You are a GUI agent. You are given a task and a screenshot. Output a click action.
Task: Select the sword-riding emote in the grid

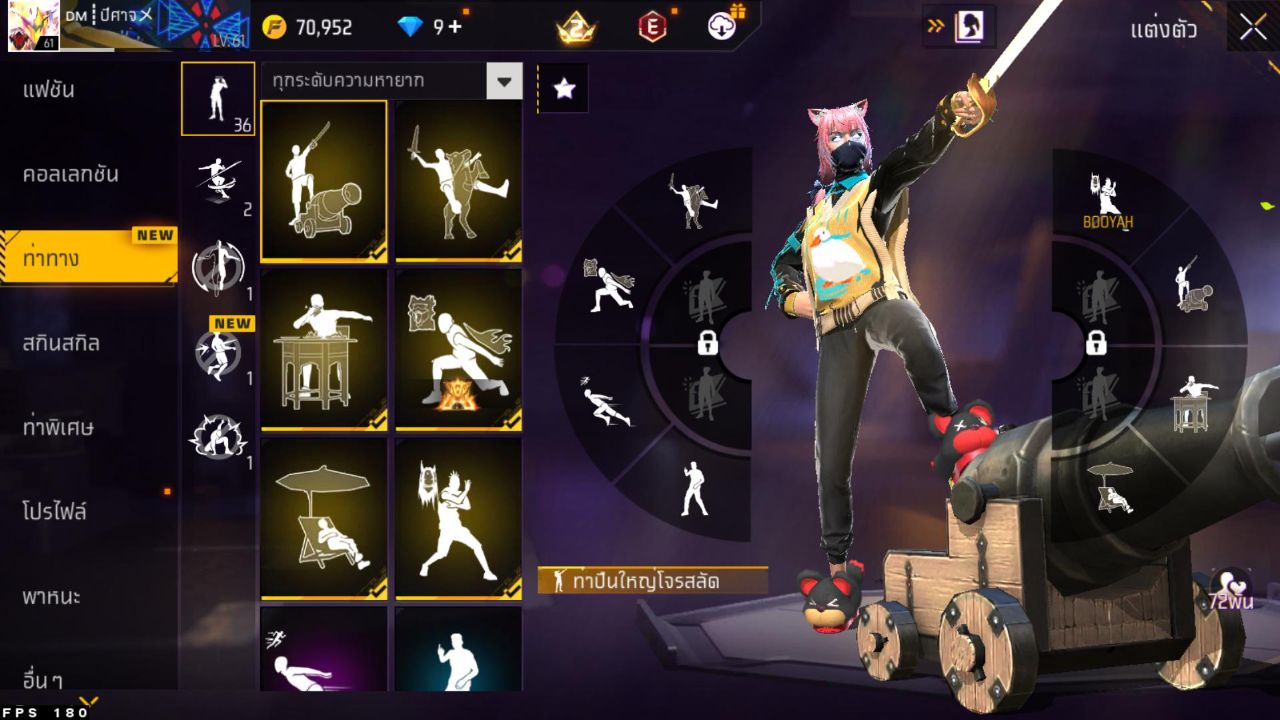[x=458, y=181]
